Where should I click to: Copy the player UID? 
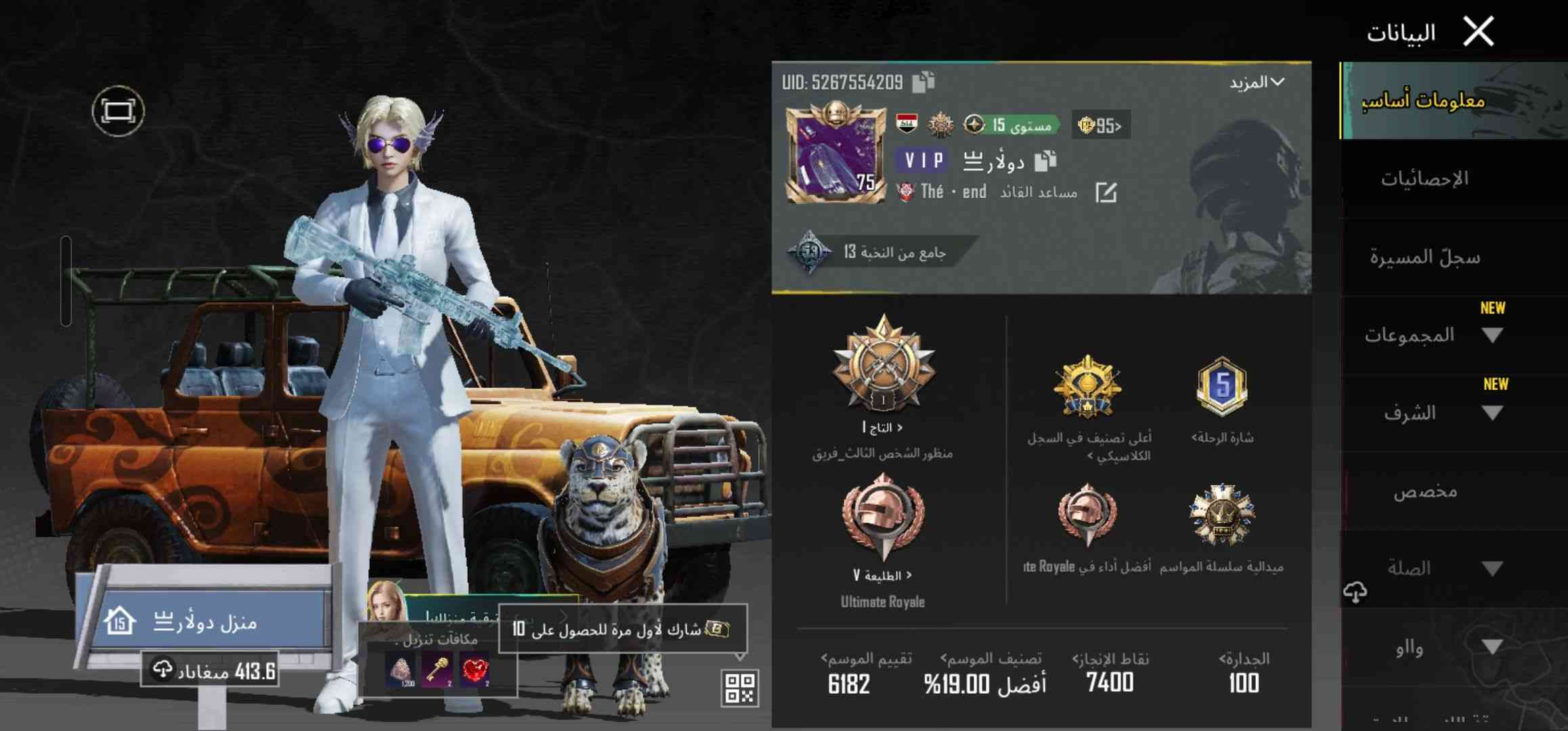[x=923, y=82]
